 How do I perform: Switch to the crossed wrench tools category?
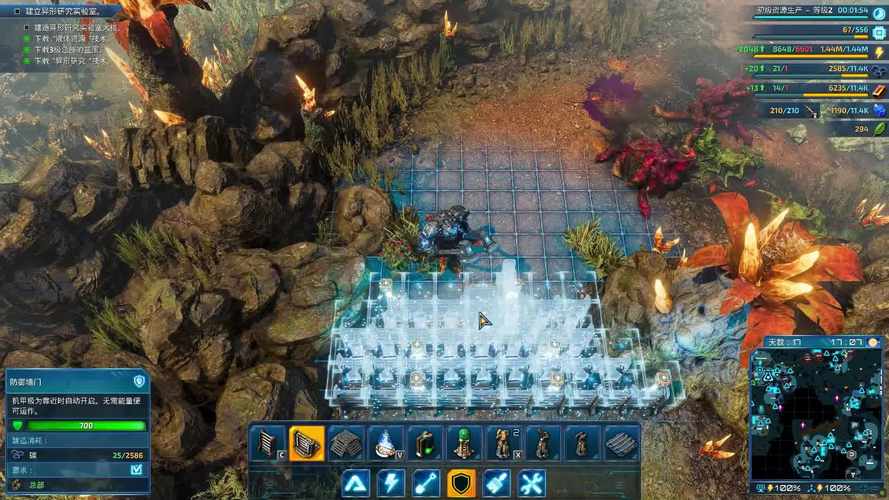[532, 483]
